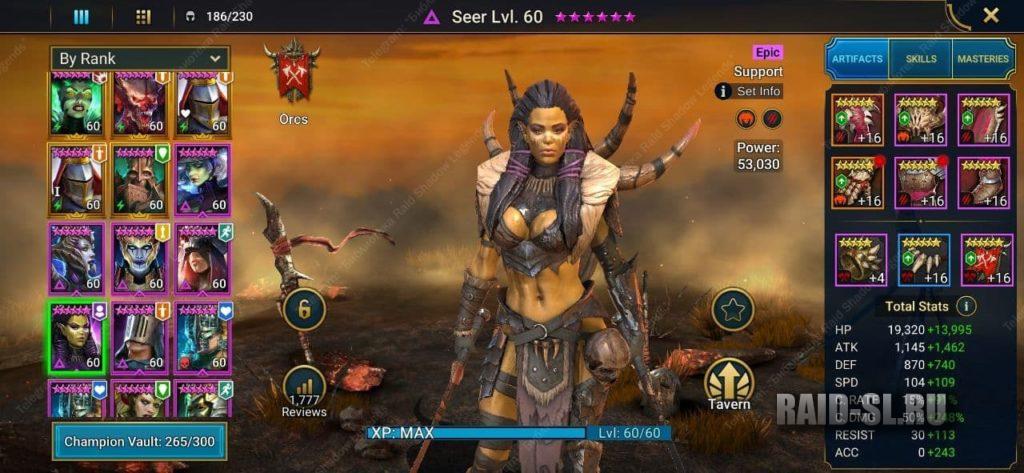
Task: Select the Artifacts tab
Action: pyautogui.click(x=857, y=59)
